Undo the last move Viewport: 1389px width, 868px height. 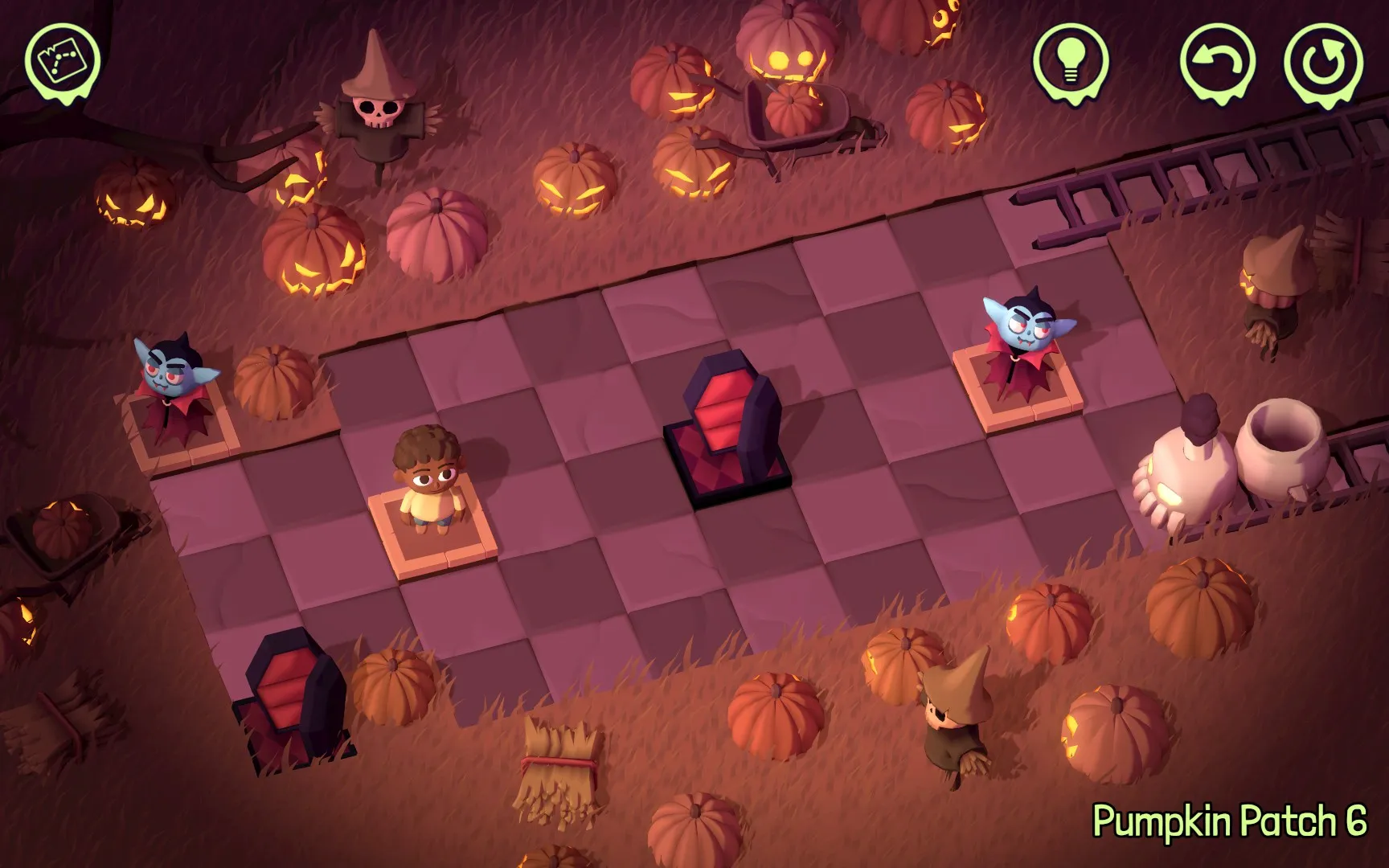point(1217,61)
